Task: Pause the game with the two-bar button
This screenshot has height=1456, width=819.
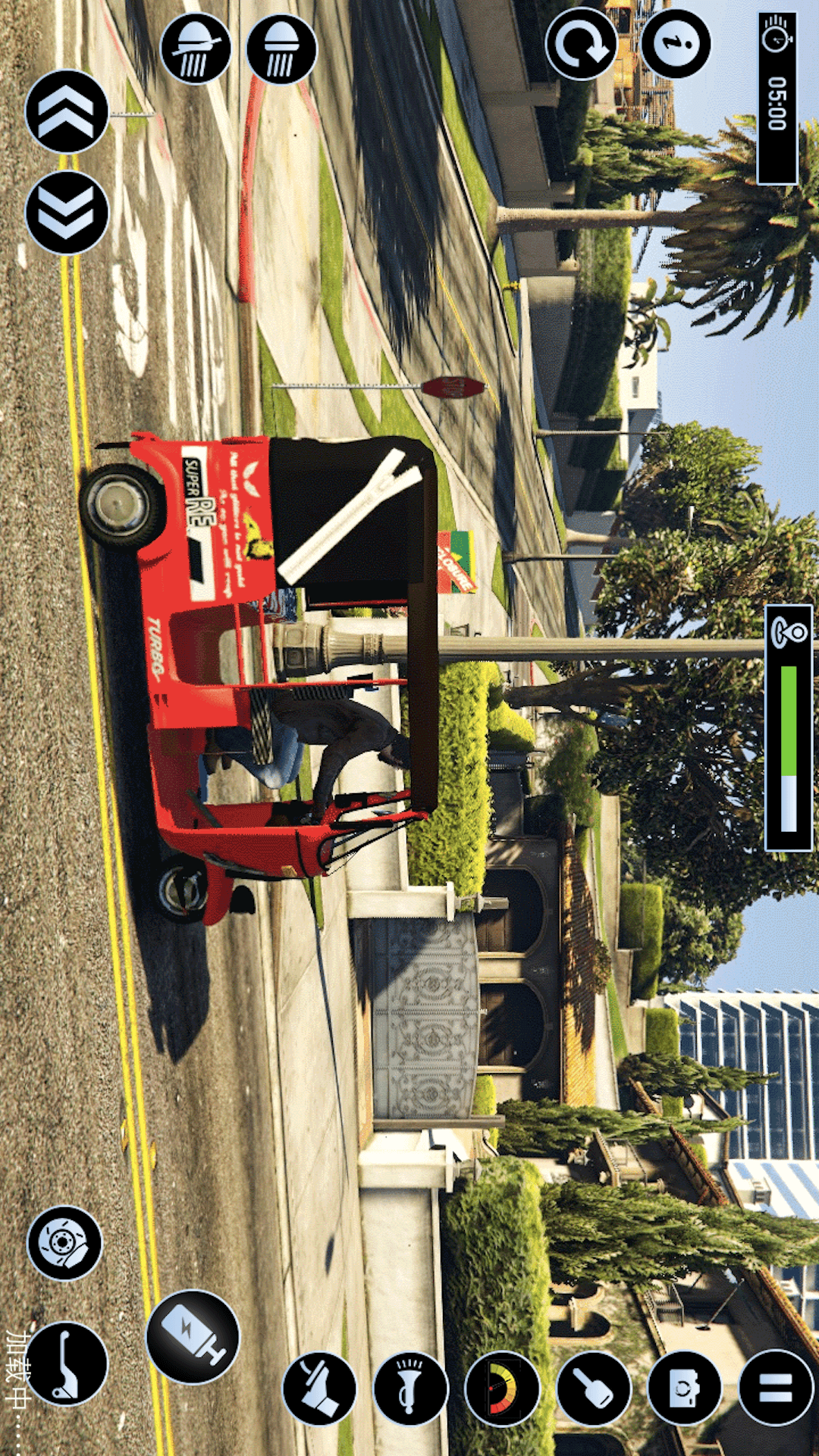Action: [x=776, y=1387]
